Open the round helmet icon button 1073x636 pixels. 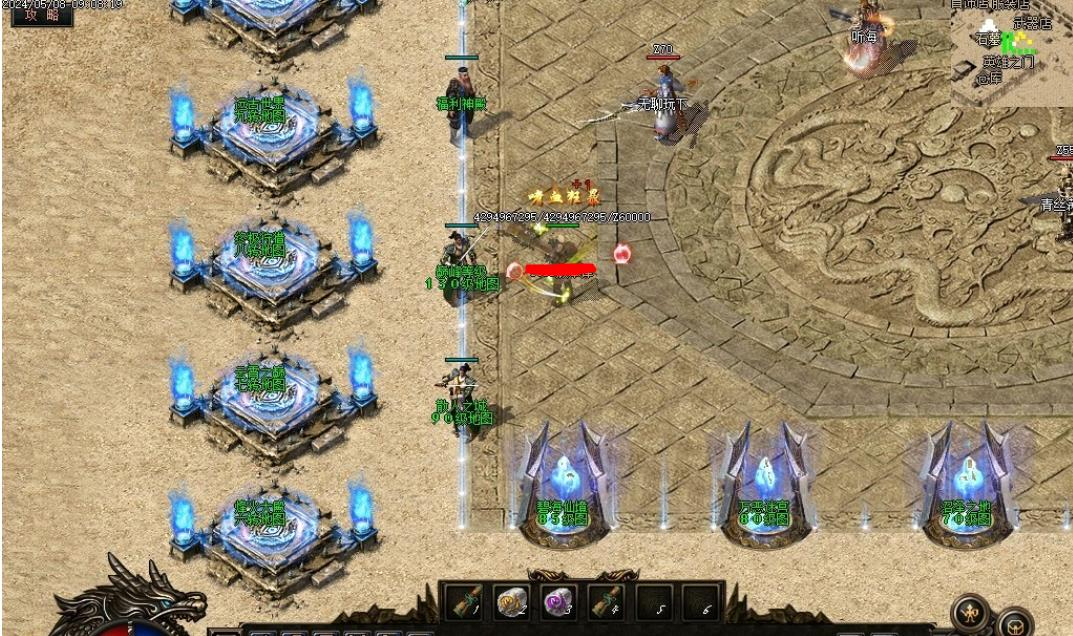[x=1015, y=622]
